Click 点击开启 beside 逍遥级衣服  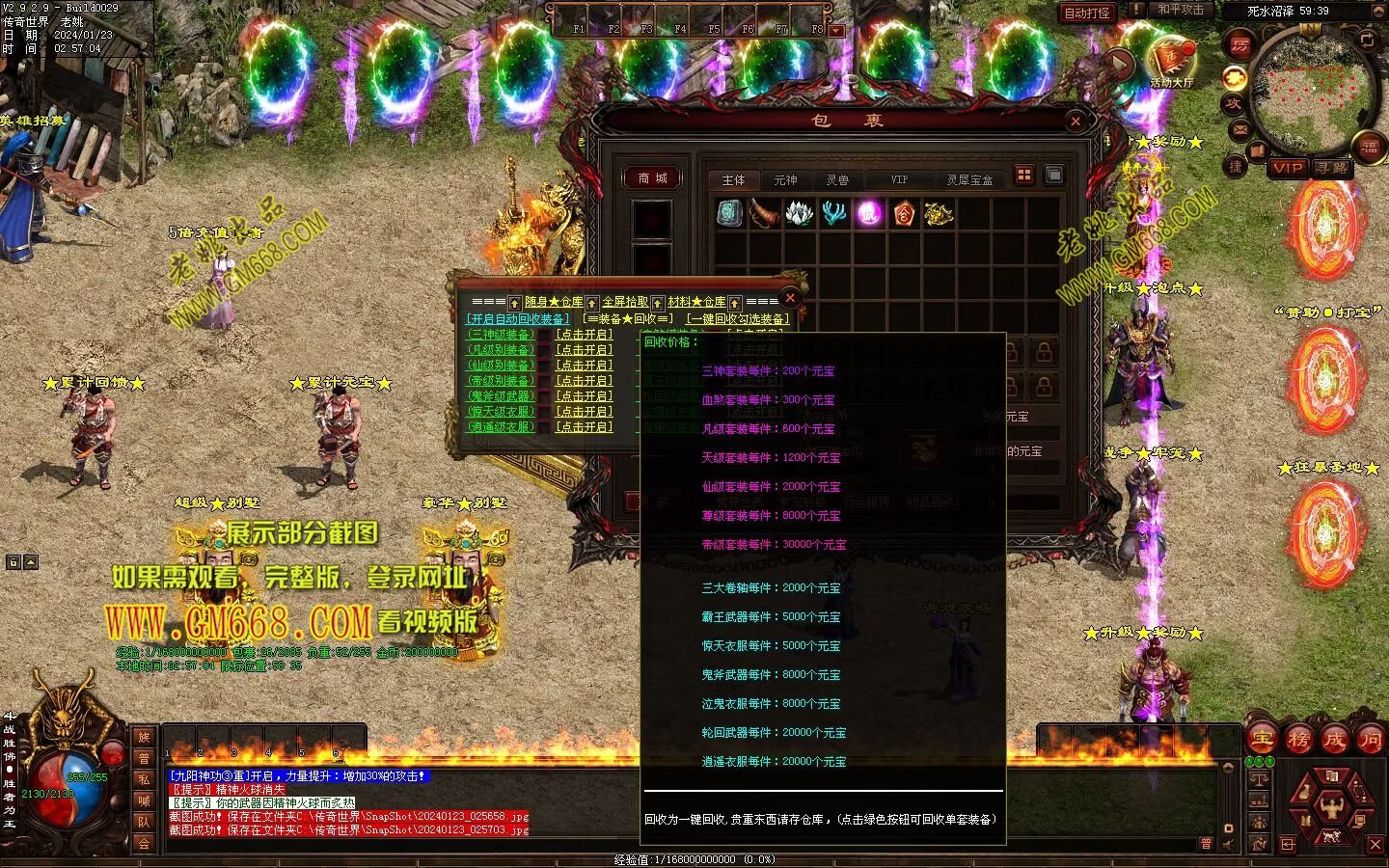click(x=584, y=427)
